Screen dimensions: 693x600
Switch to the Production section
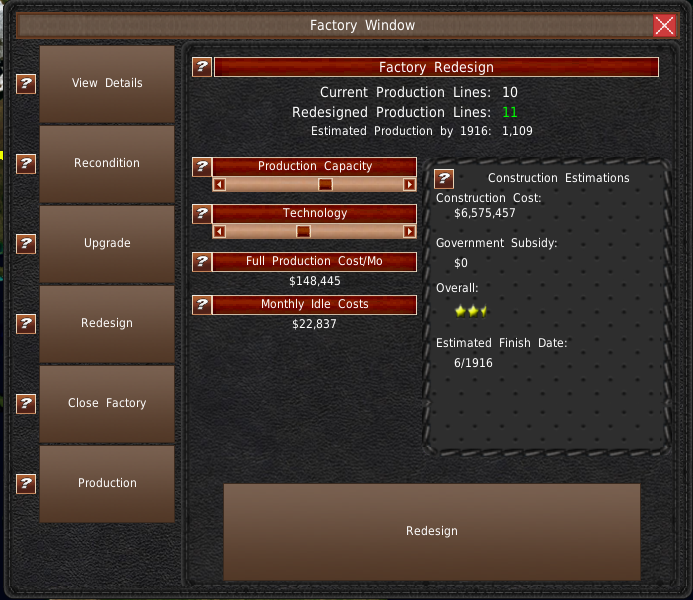pos(107,484)
